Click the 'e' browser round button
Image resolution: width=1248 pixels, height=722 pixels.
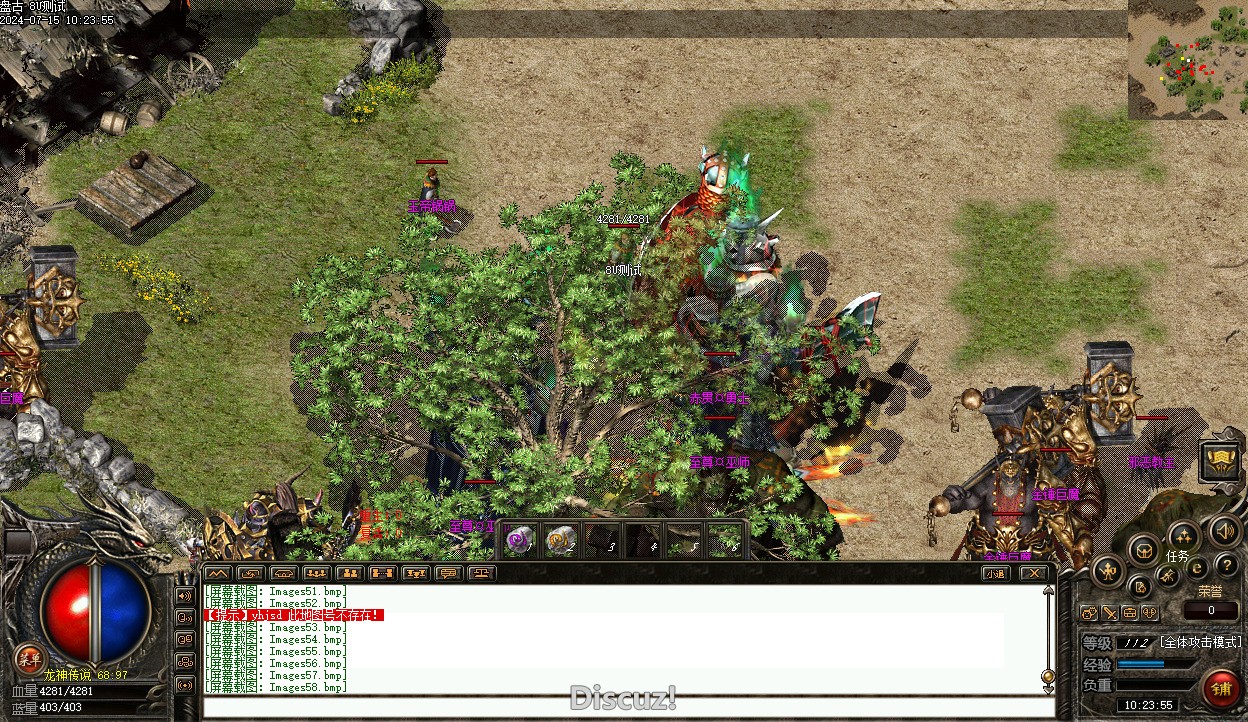[x=1197, y=568]
